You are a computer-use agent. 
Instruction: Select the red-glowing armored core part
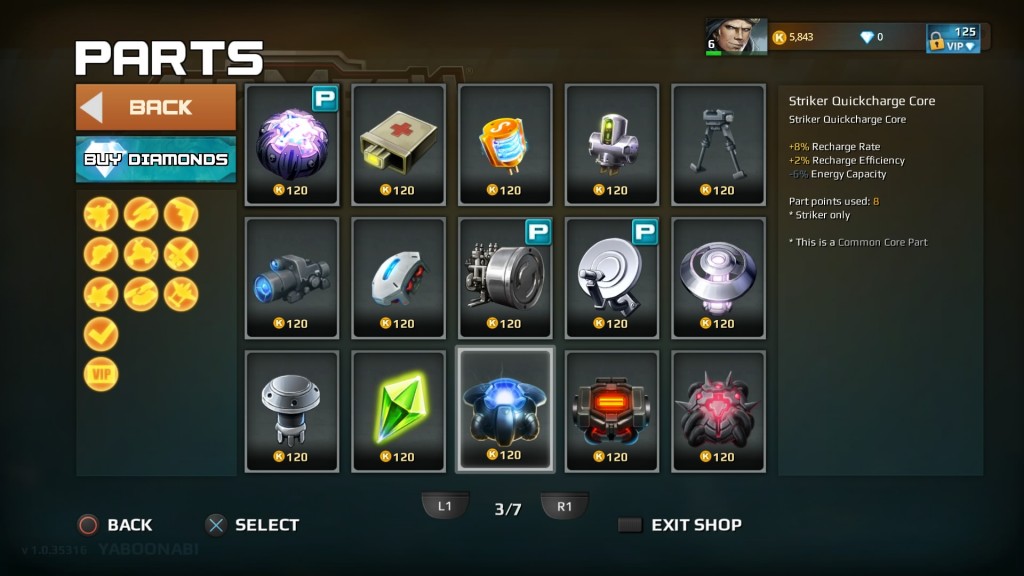click(611, 410)
